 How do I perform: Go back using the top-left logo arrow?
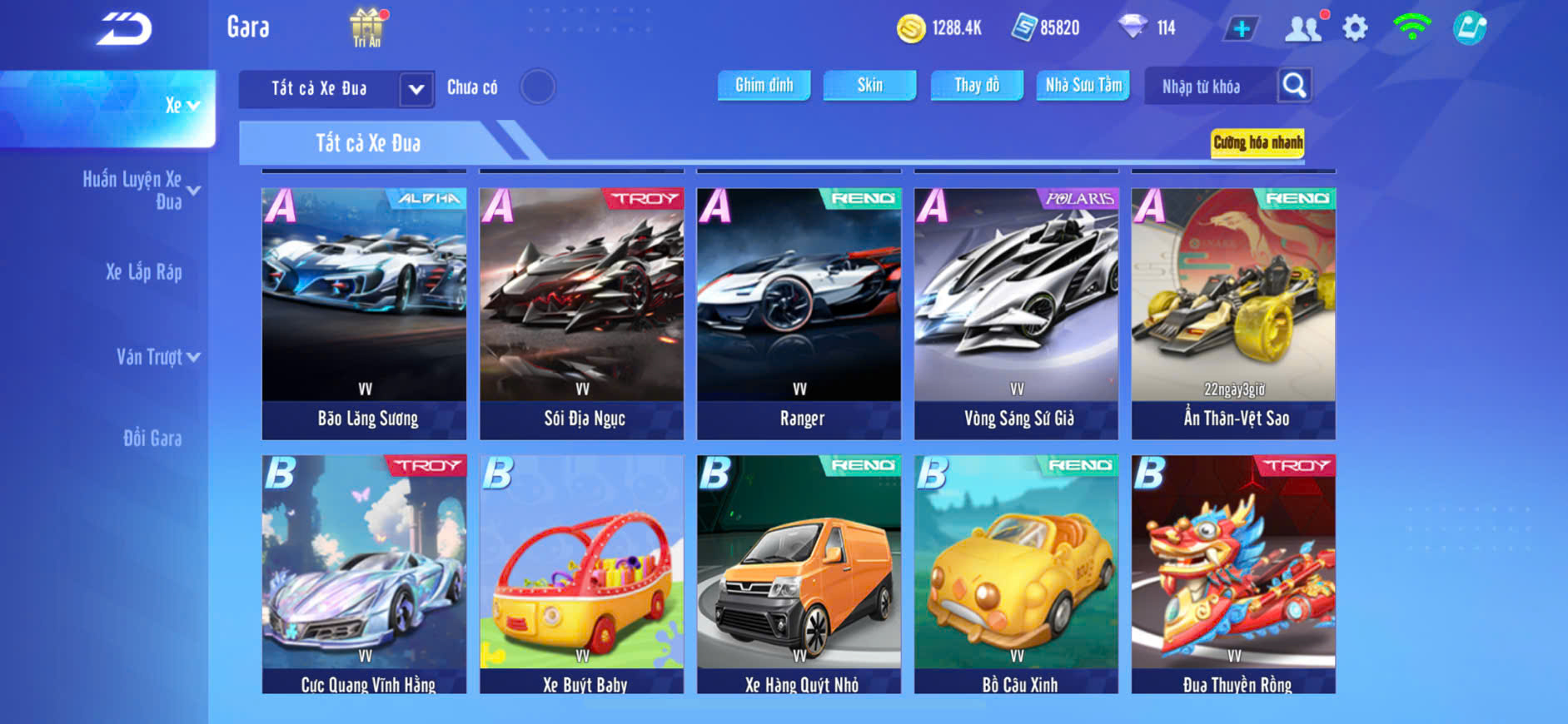pos(124,29)
